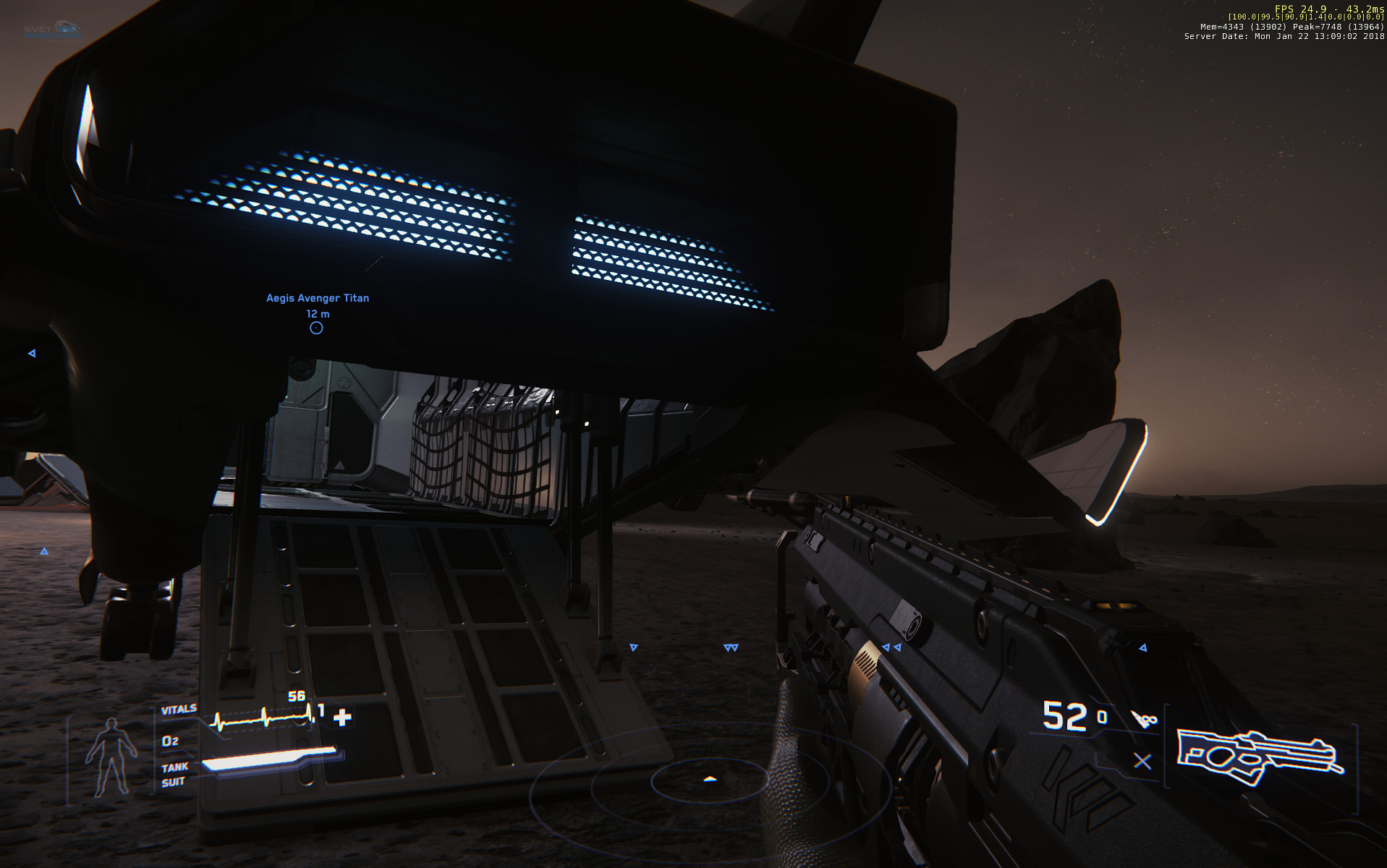The width and height of the screenshot is (1387, 868).
Task: Click the X icon beside weapon display
Action: click(1142, 761)
